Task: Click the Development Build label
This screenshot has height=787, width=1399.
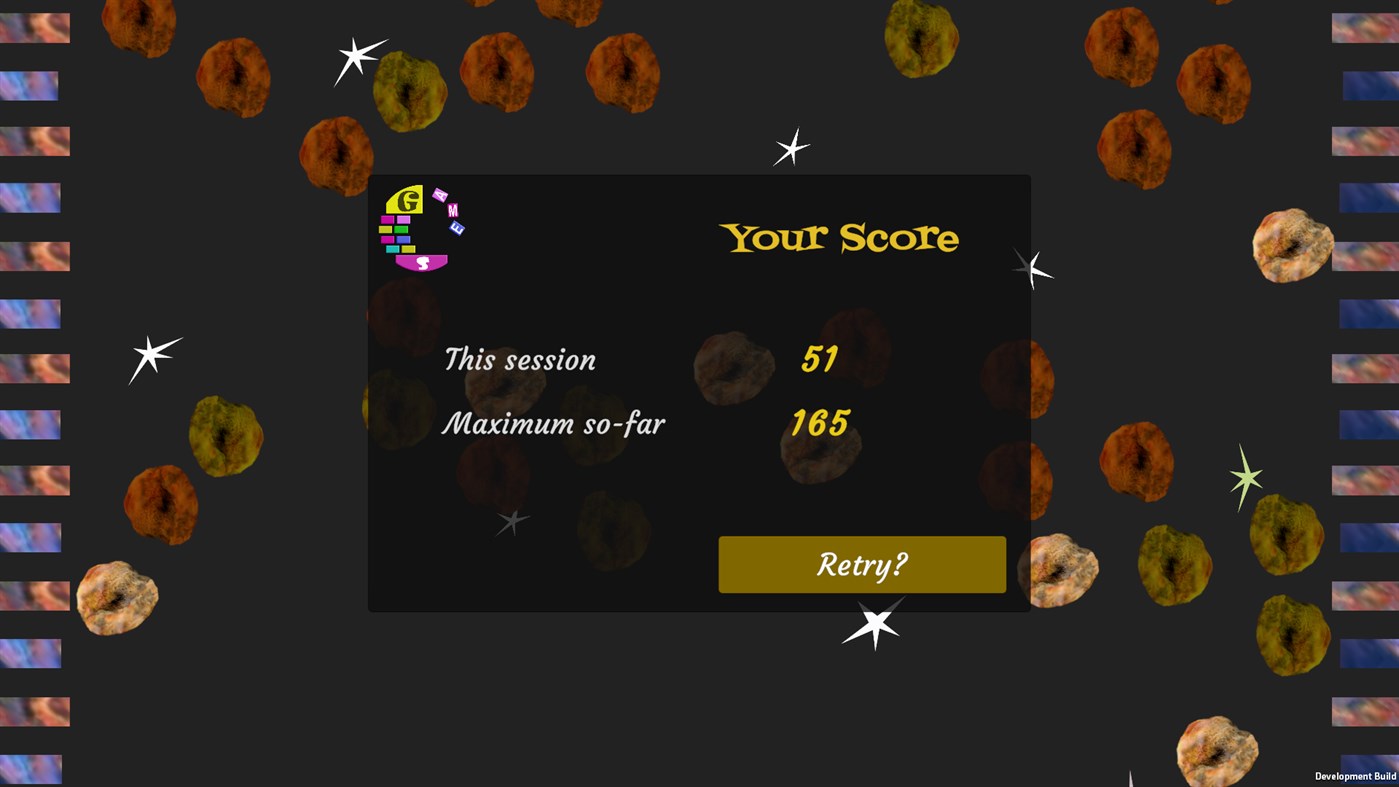Action: click(x=1356, y=775)
